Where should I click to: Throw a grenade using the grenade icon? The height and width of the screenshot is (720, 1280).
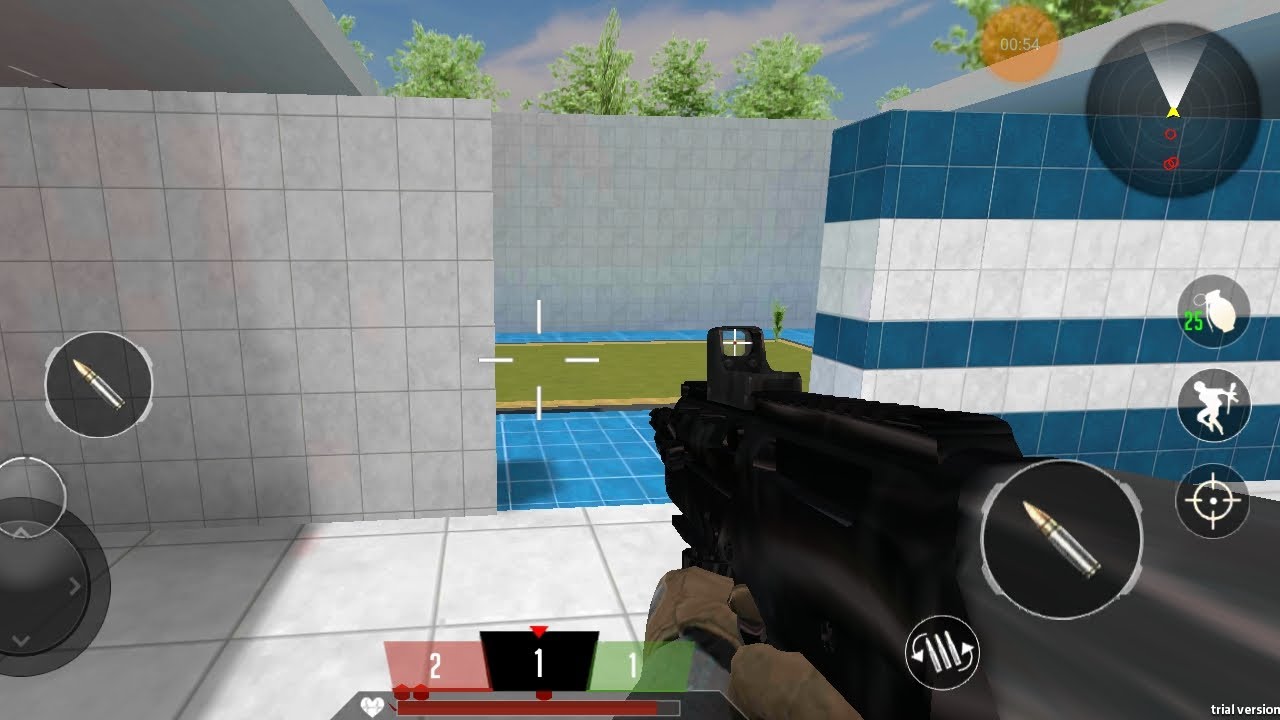coord(1213,311)
